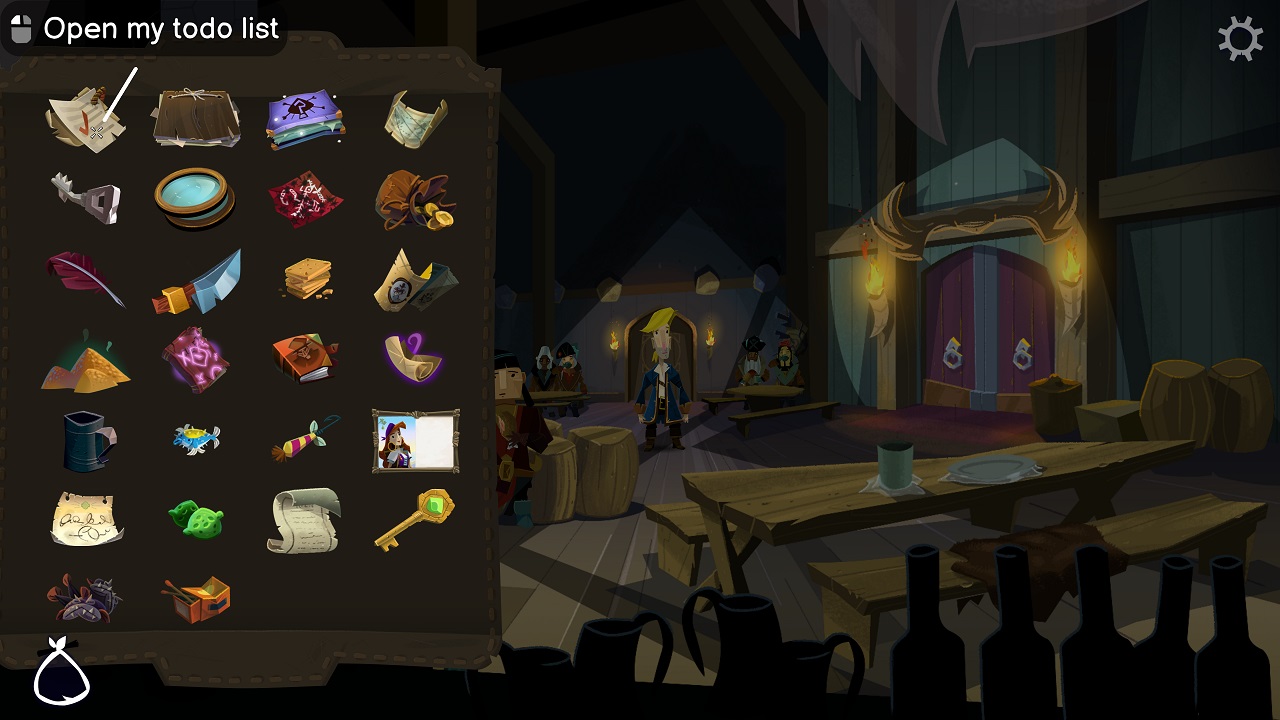
Task: Use the glowing pink enchanted book
Action: [196, 358]
